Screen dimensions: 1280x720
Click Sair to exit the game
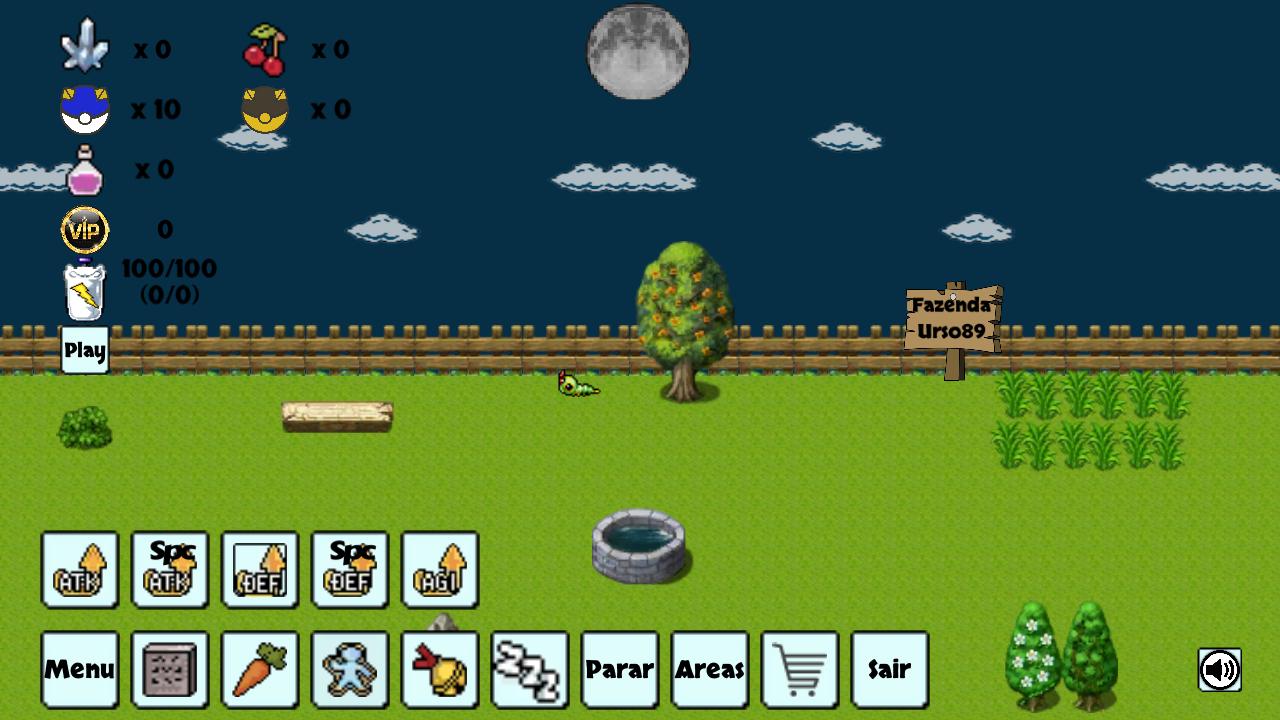[890, 668]
